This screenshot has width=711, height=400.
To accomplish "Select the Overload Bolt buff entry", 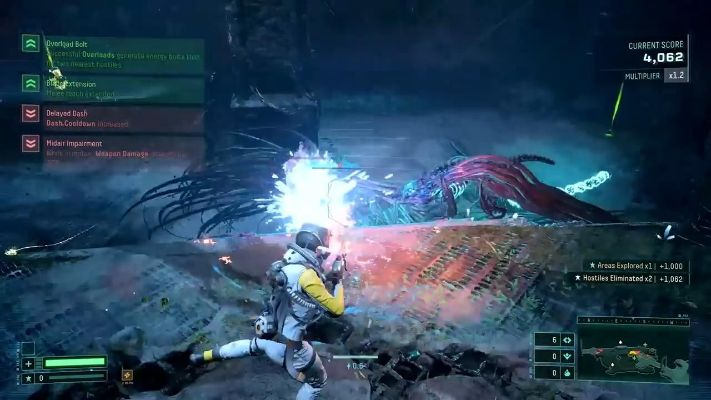I will [112, 52].
